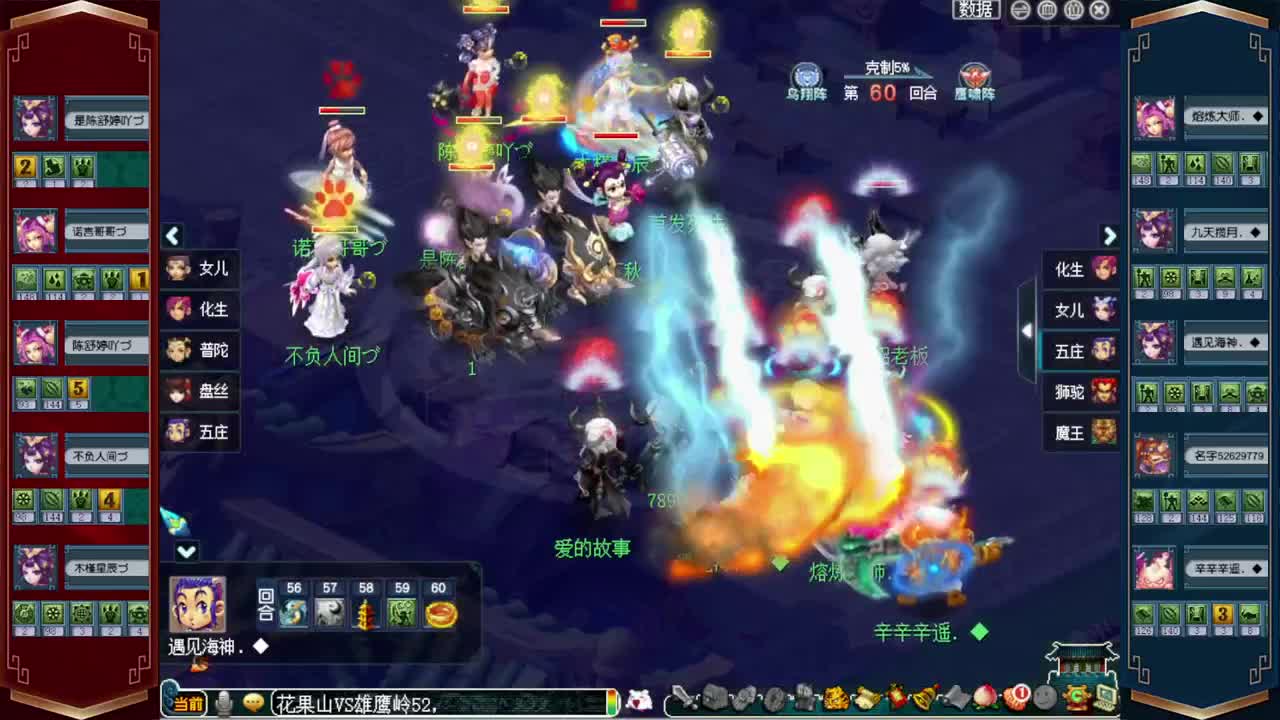Toggle the microphone voice icon beside chat
The image size is (1280, 720).
(x=224, y=703)
